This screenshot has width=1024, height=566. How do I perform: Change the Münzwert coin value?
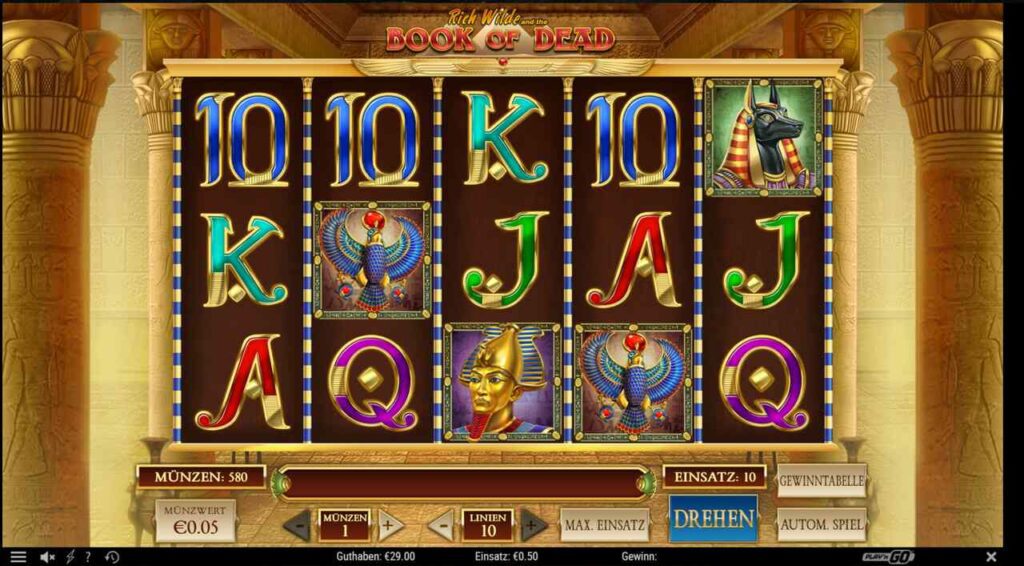195,520
